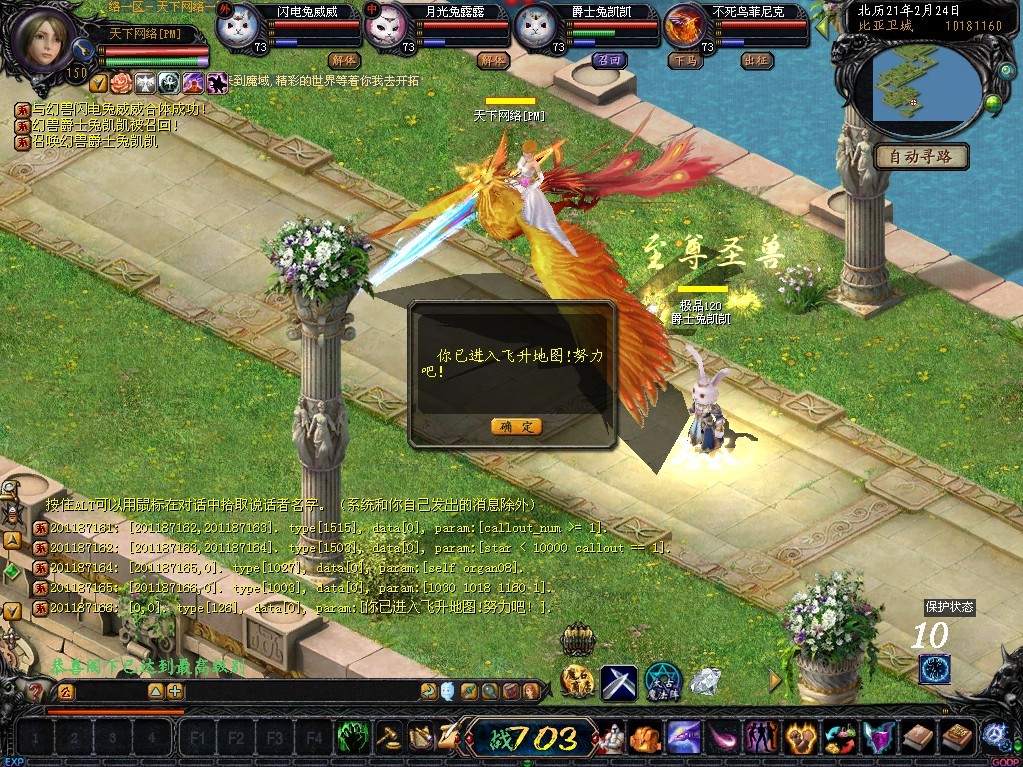Image resolution: width=1023 pixels, height=767 pixels.
Task: Dismount using the 下马 button
Action: tap(684, 59)
